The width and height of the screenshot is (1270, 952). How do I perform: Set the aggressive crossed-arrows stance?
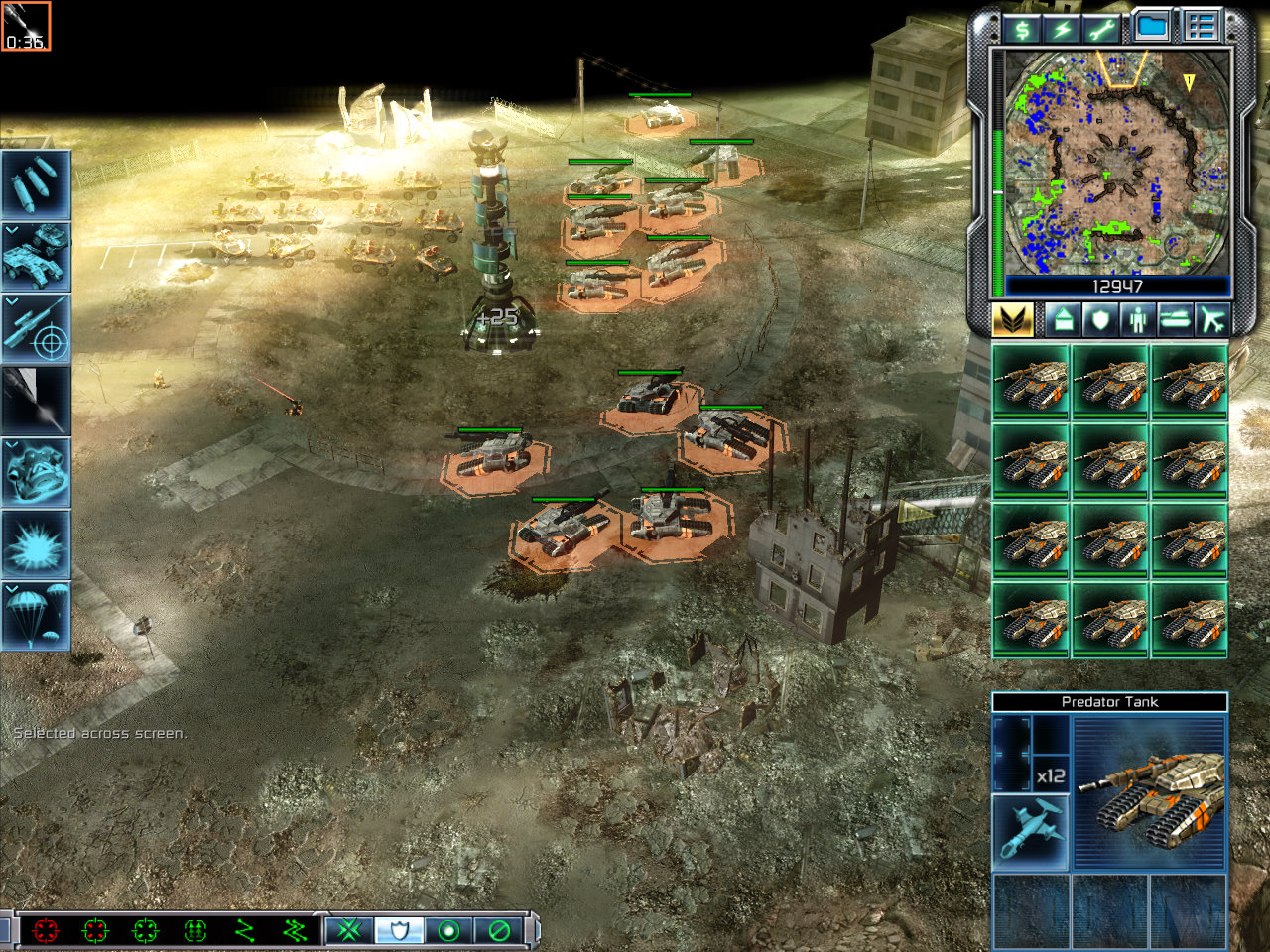point(349,930)
